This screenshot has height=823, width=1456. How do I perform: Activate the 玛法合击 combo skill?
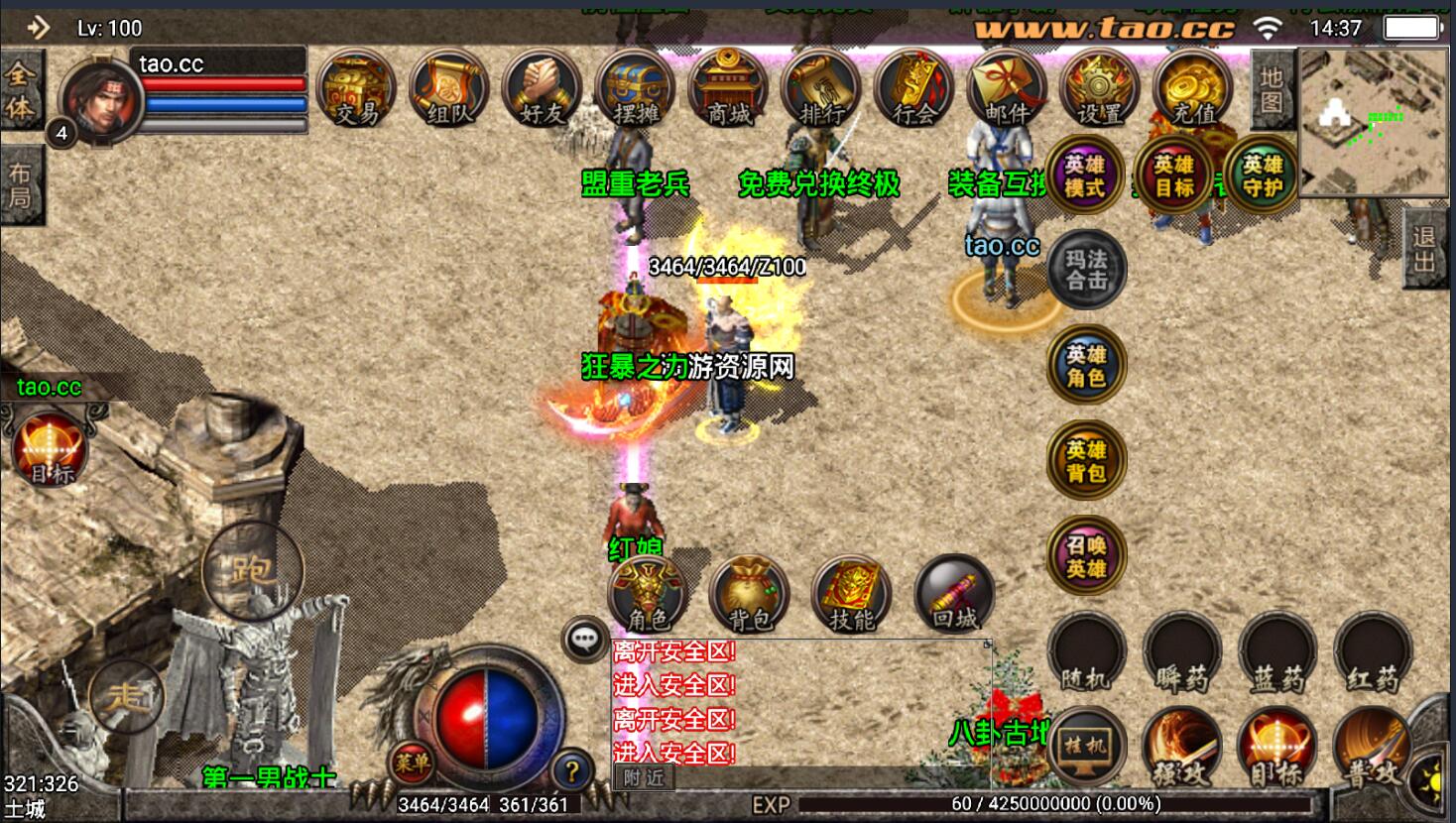1087,269
